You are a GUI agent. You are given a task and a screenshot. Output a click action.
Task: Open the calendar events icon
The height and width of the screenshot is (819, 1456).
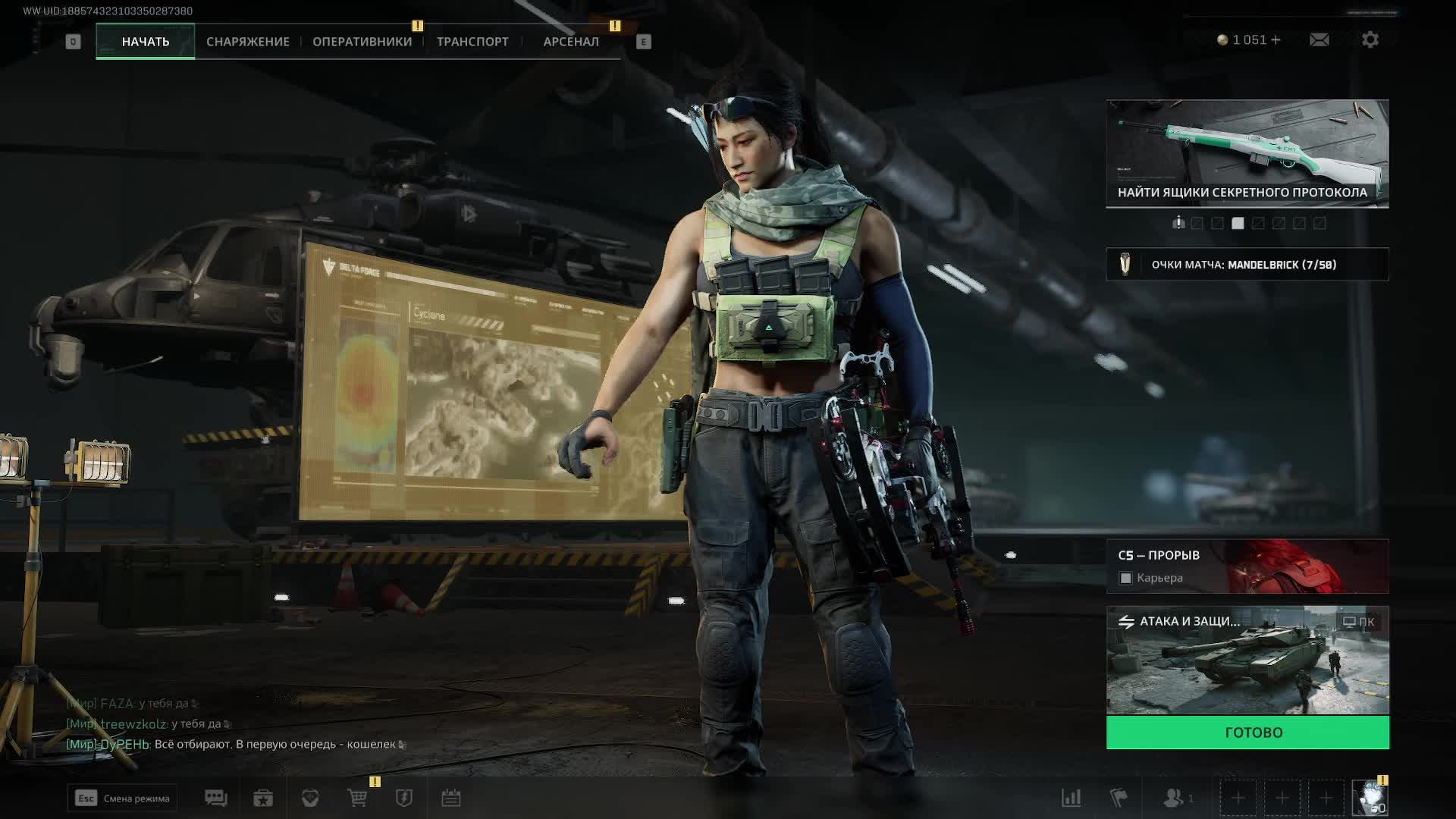pyautogui.click(x=451, y=798)
